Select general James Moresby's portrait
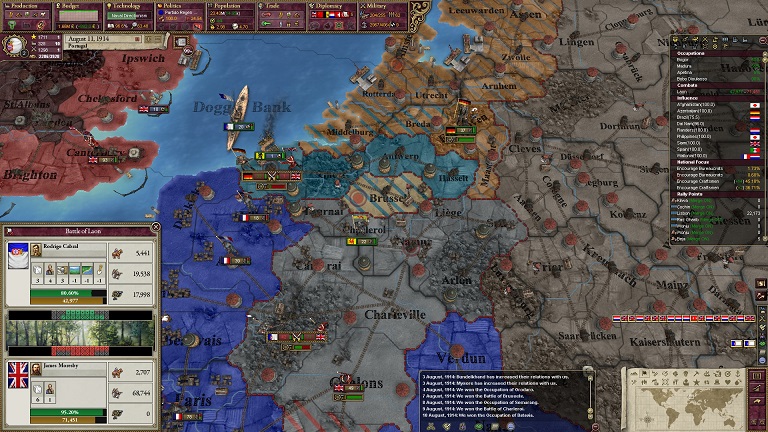This screenshot has height=432, width=768. coord(35,369)
